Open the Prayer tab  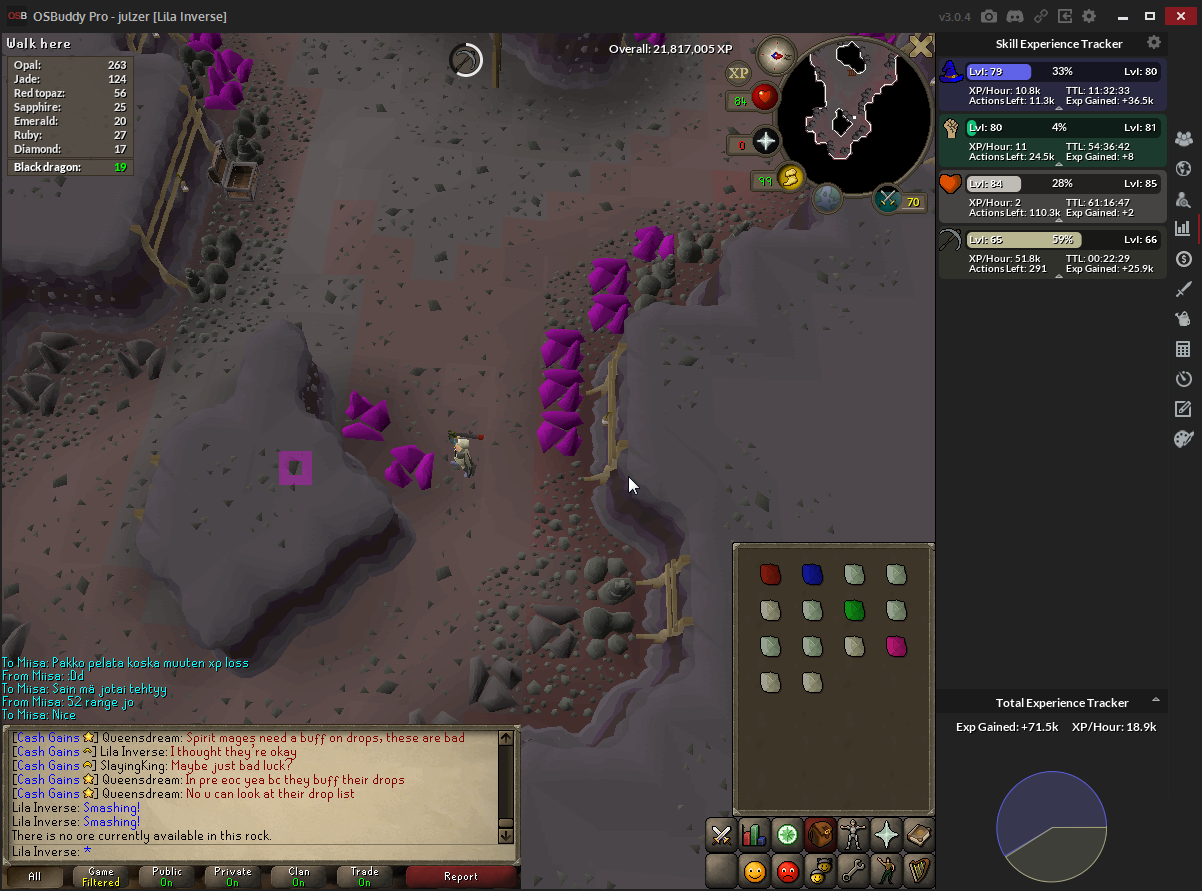tap(886, 834)
